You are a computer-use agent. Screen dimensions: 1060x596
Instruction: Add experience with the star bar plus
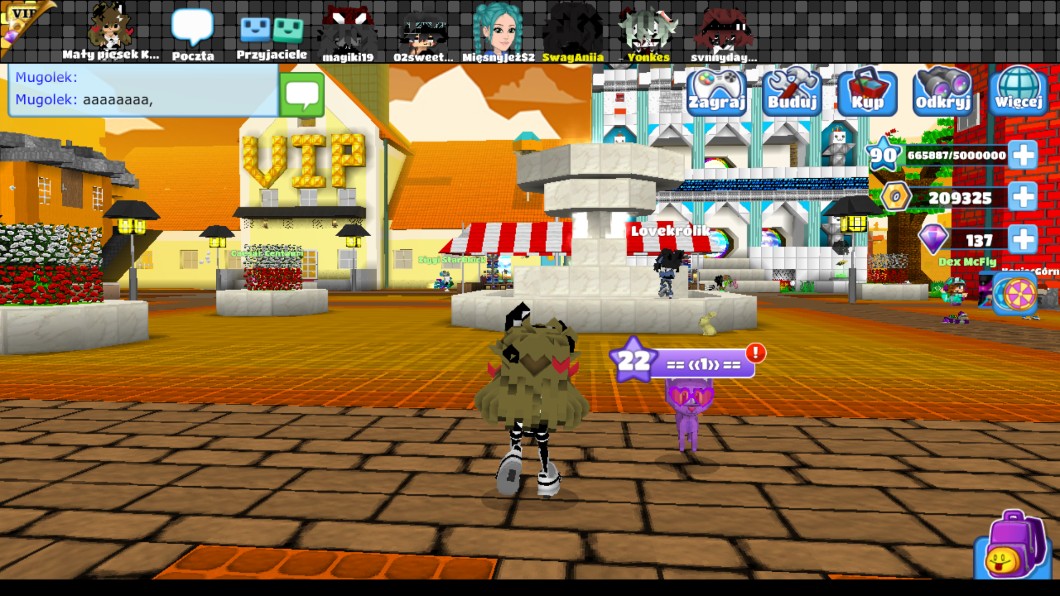(x=1023, y=155)
